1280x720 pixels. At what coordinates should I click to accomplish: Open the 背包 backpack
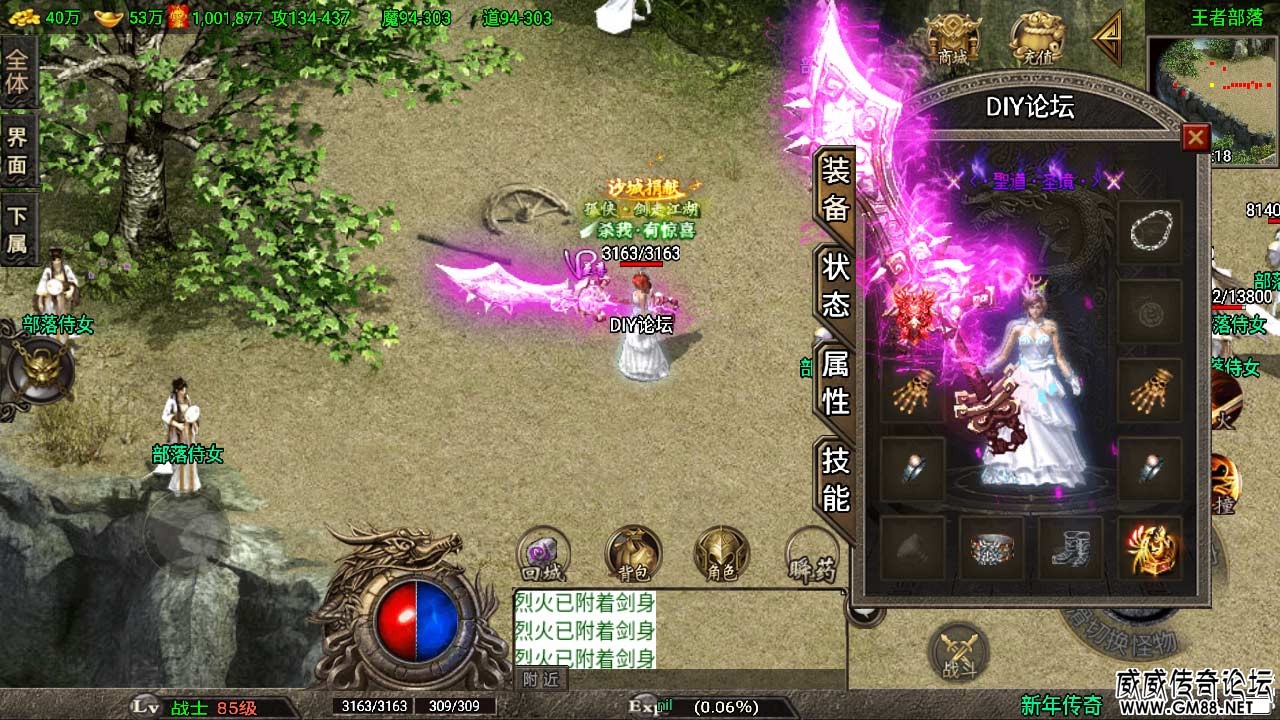[632, 555]
